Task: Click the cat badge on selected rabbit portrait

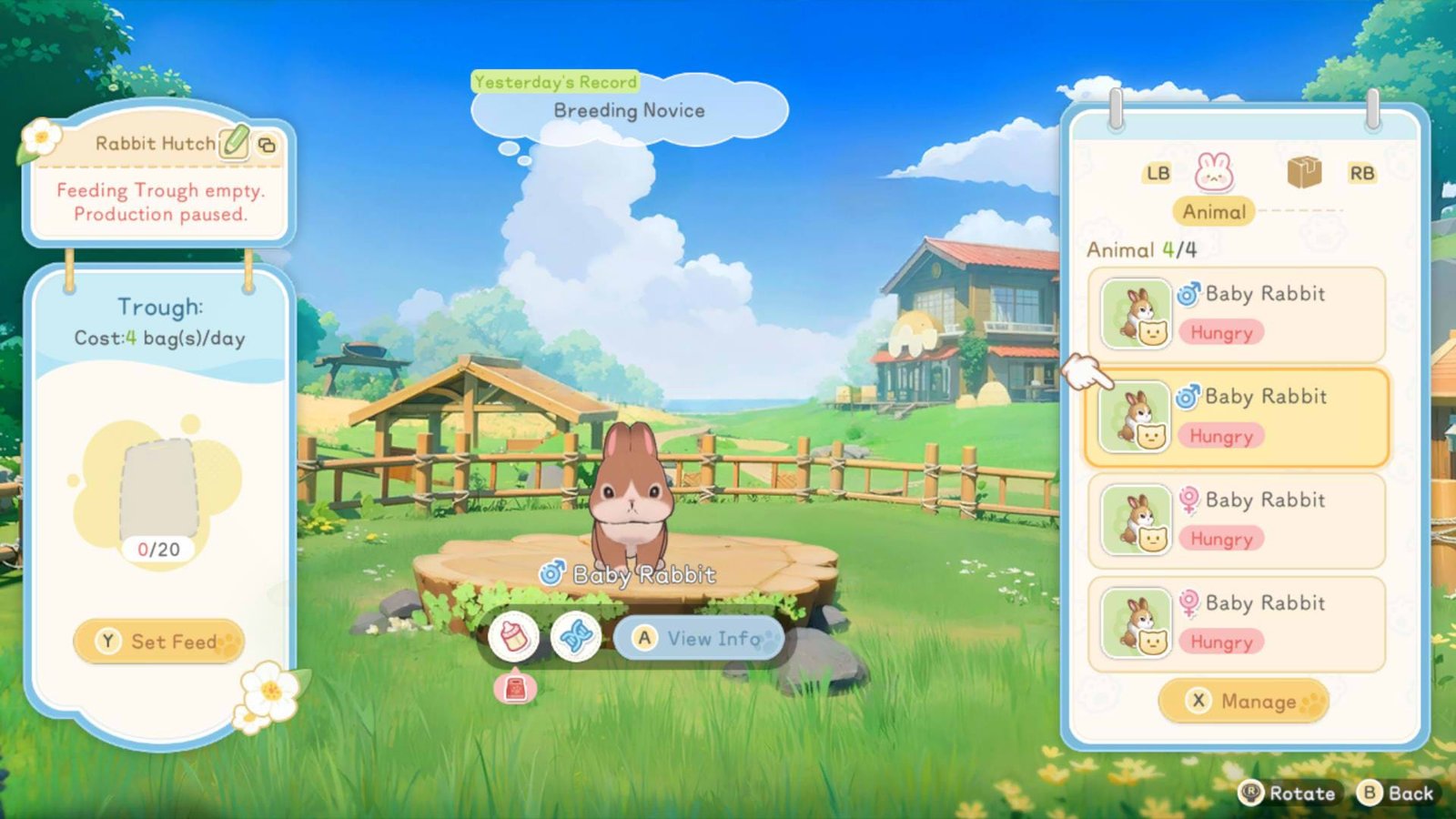Action: click(x=1150, y=439)
